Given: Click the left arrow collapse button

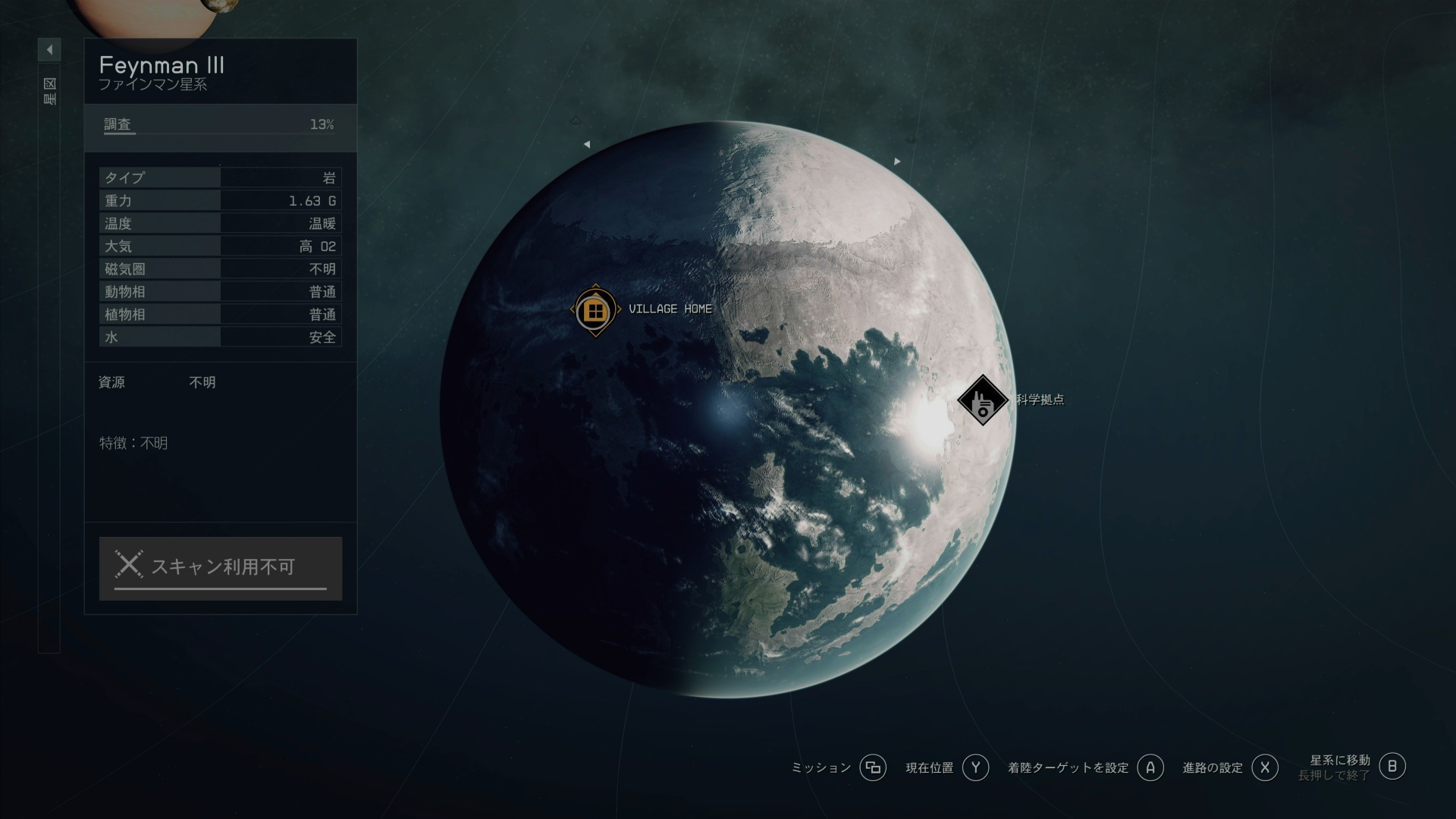Looking at the screenshot, I should tap(49, 50).
